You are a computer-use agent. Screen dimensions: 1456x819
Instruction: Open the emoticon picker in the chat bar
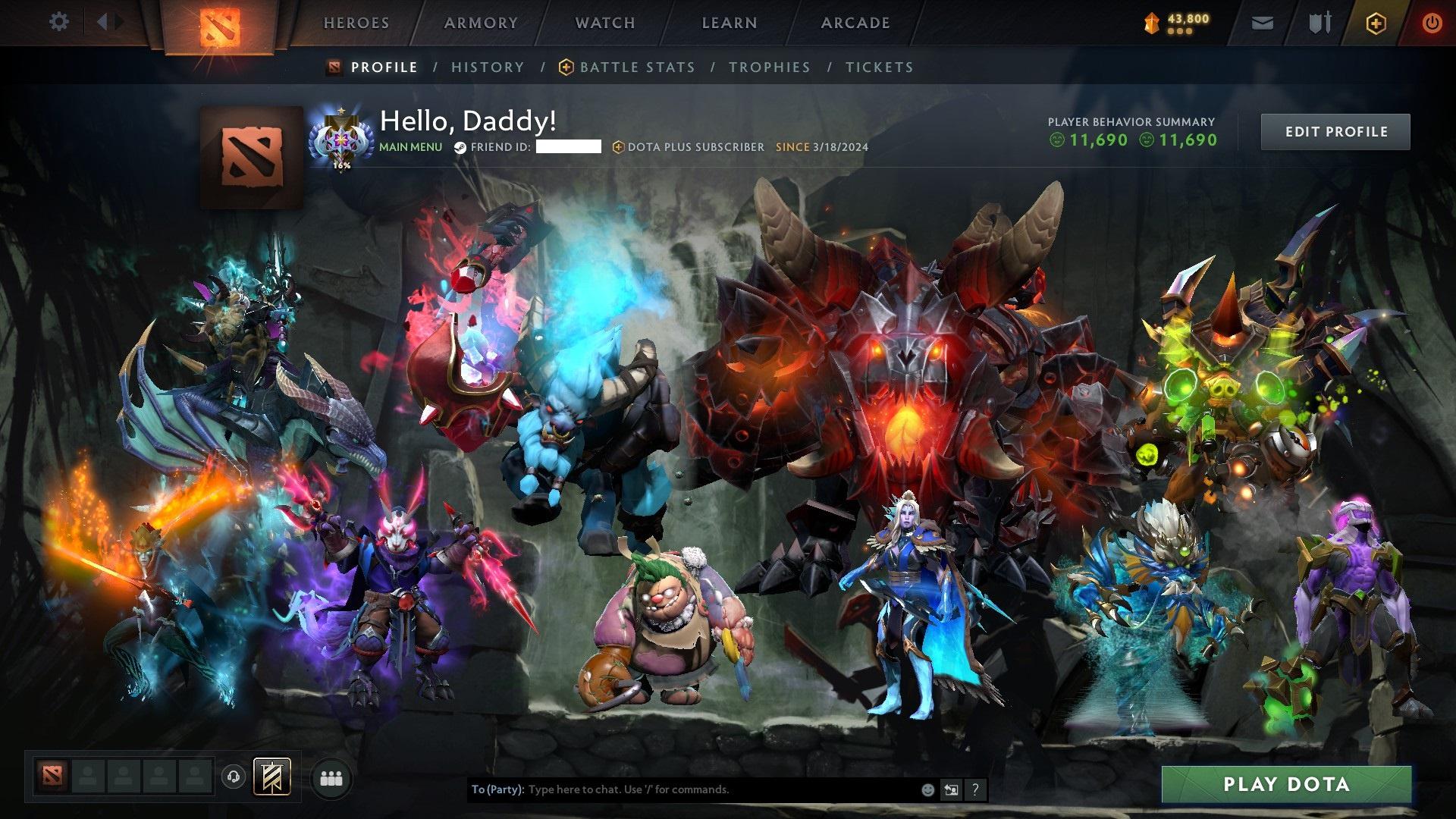tap(927, 789)
